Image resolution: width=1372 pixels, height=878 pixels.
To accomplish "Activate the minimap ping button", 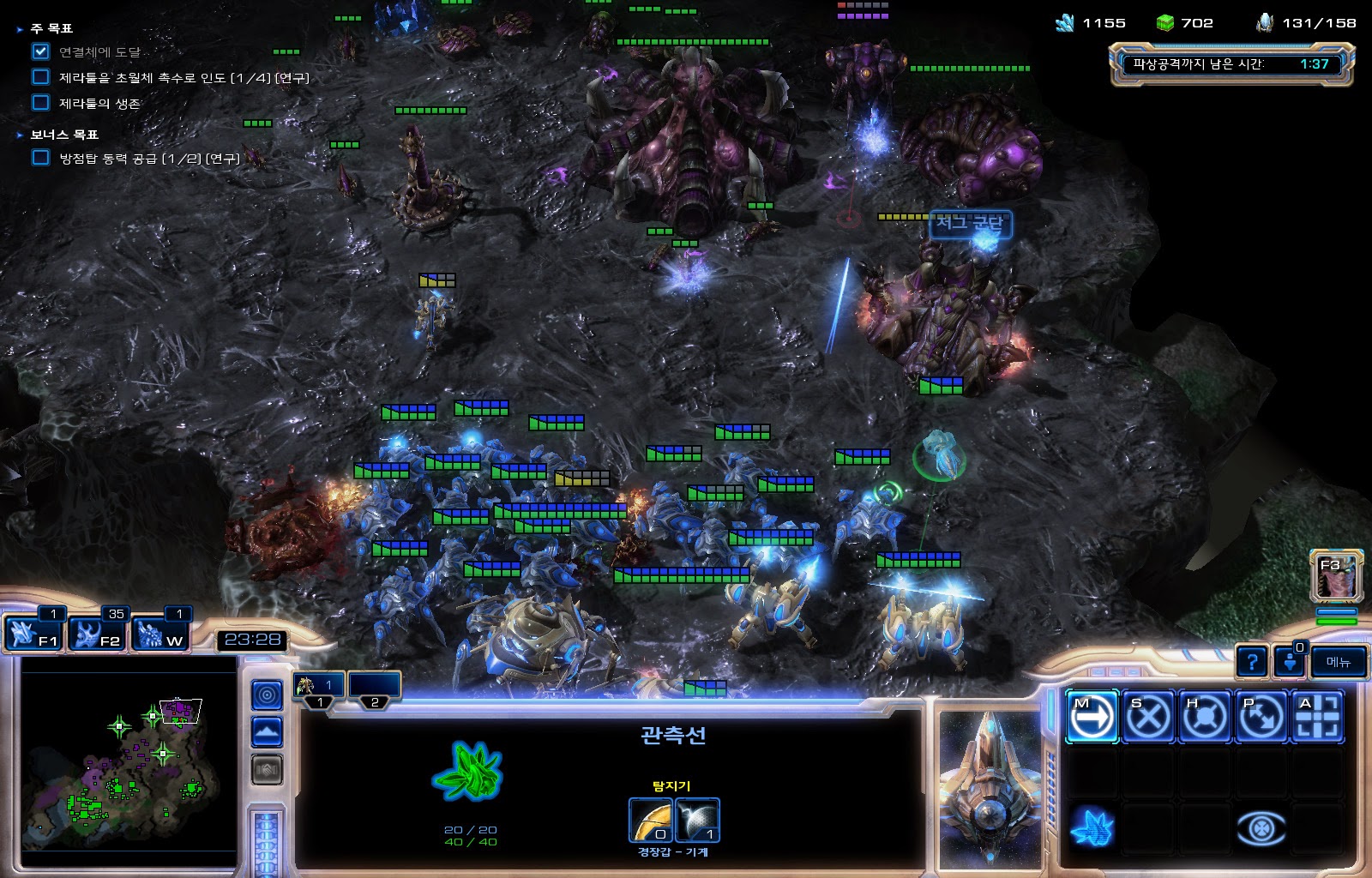I will [x=267, y=695].
